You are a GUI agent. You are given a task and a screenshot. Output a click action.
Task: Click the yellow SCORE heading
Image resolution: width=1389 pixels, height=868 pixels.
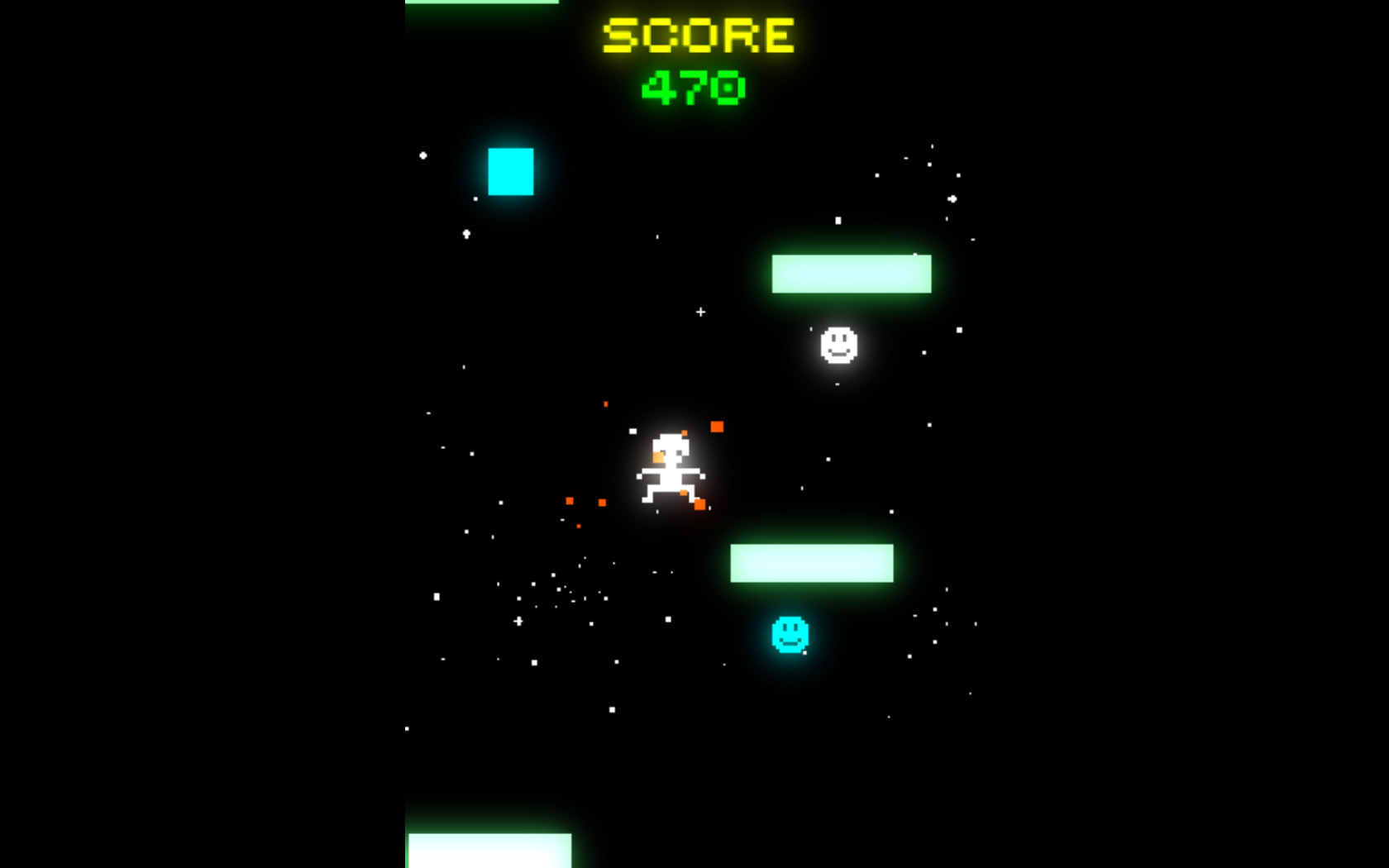[x=697, y=35]
